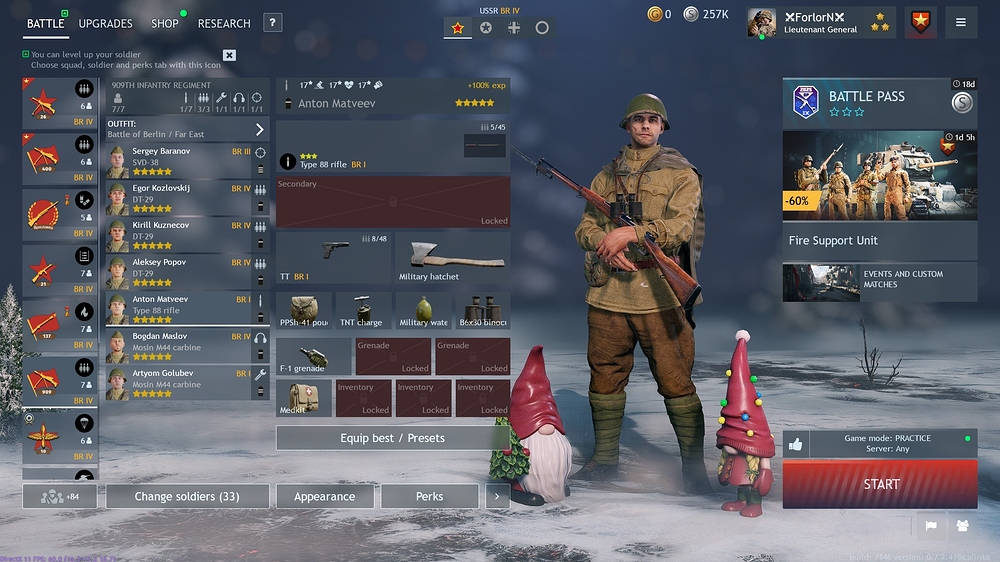Image resolution: width=1000 pixels, height=562 pixels.
Task: Start the battle with the START button
Action: [880, 484]
